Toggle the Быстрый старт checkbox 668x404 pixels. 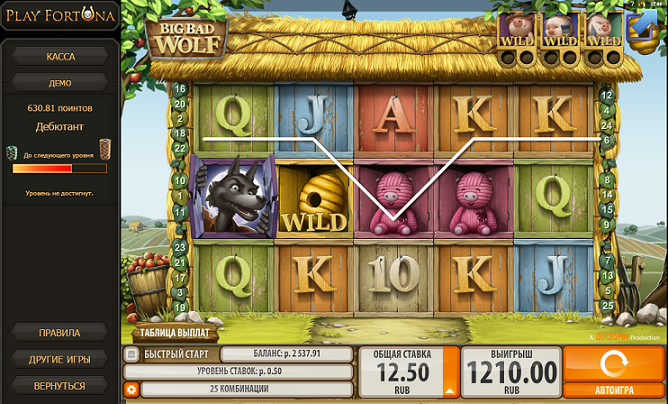(131, 354)
